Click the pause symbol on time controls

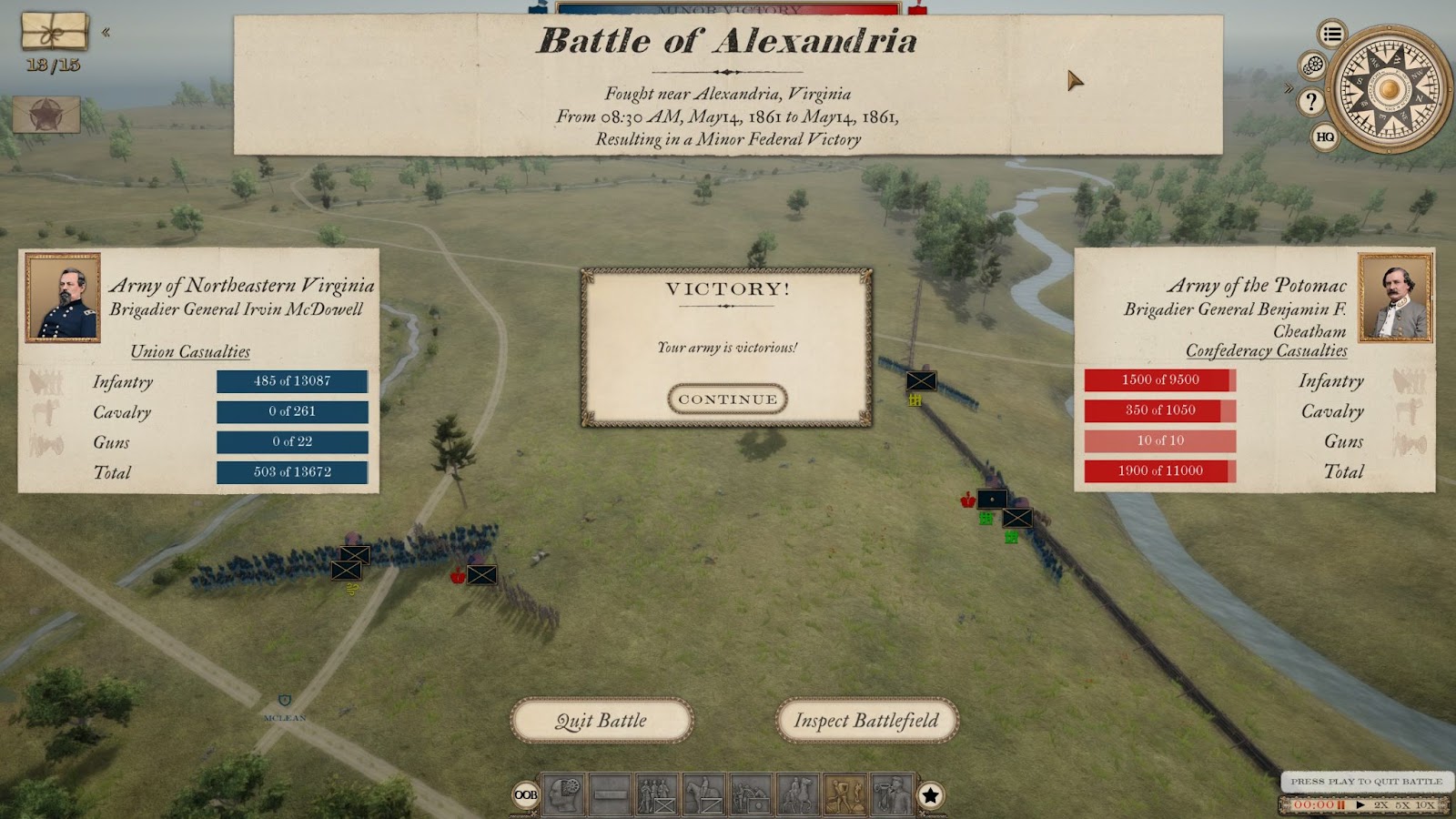[x=1341, y=804]
